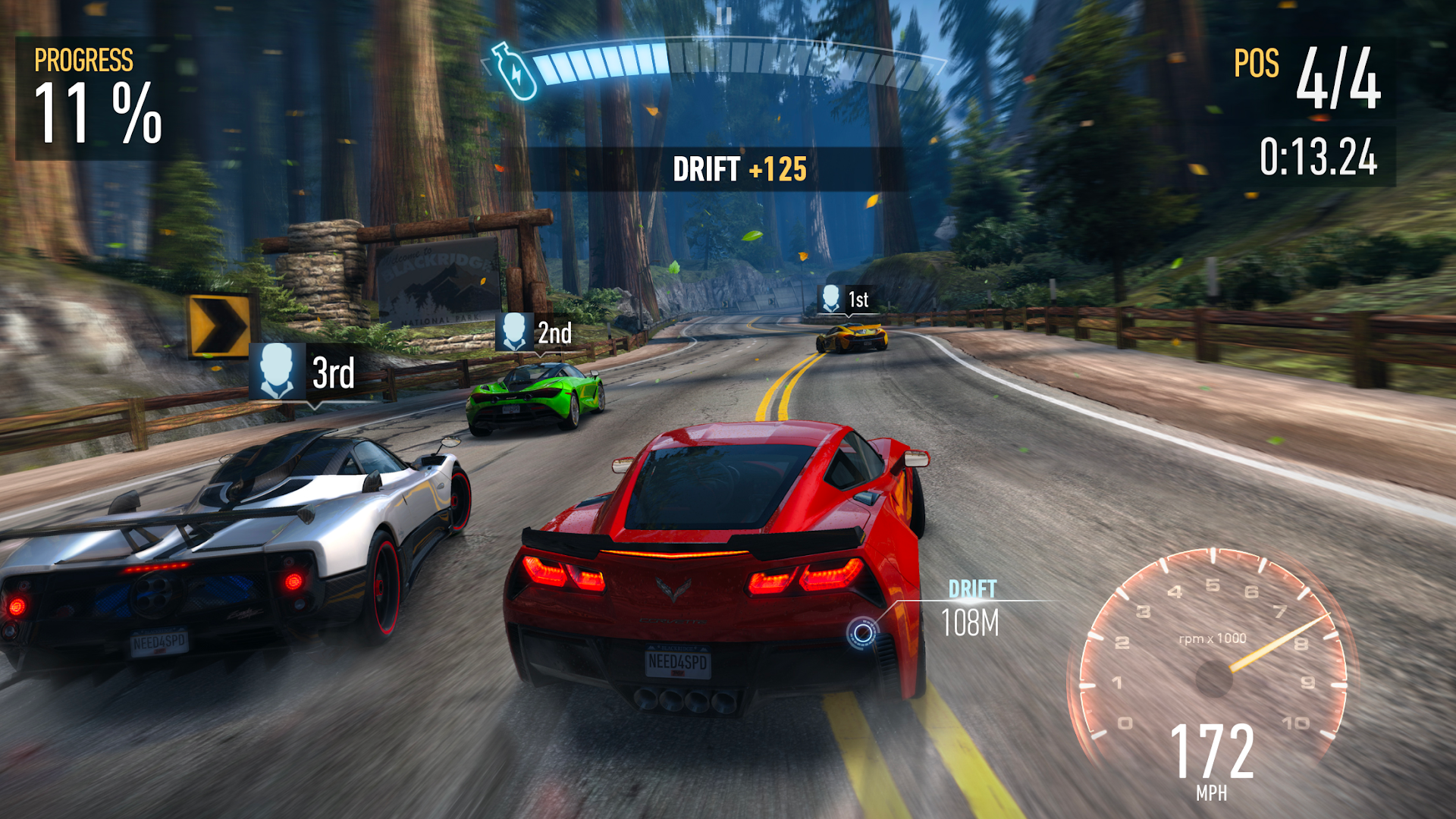This screenshot has height=819, width=1456.
Task: Toggle the DRIFT +125 banner
Action: [741, 170]
